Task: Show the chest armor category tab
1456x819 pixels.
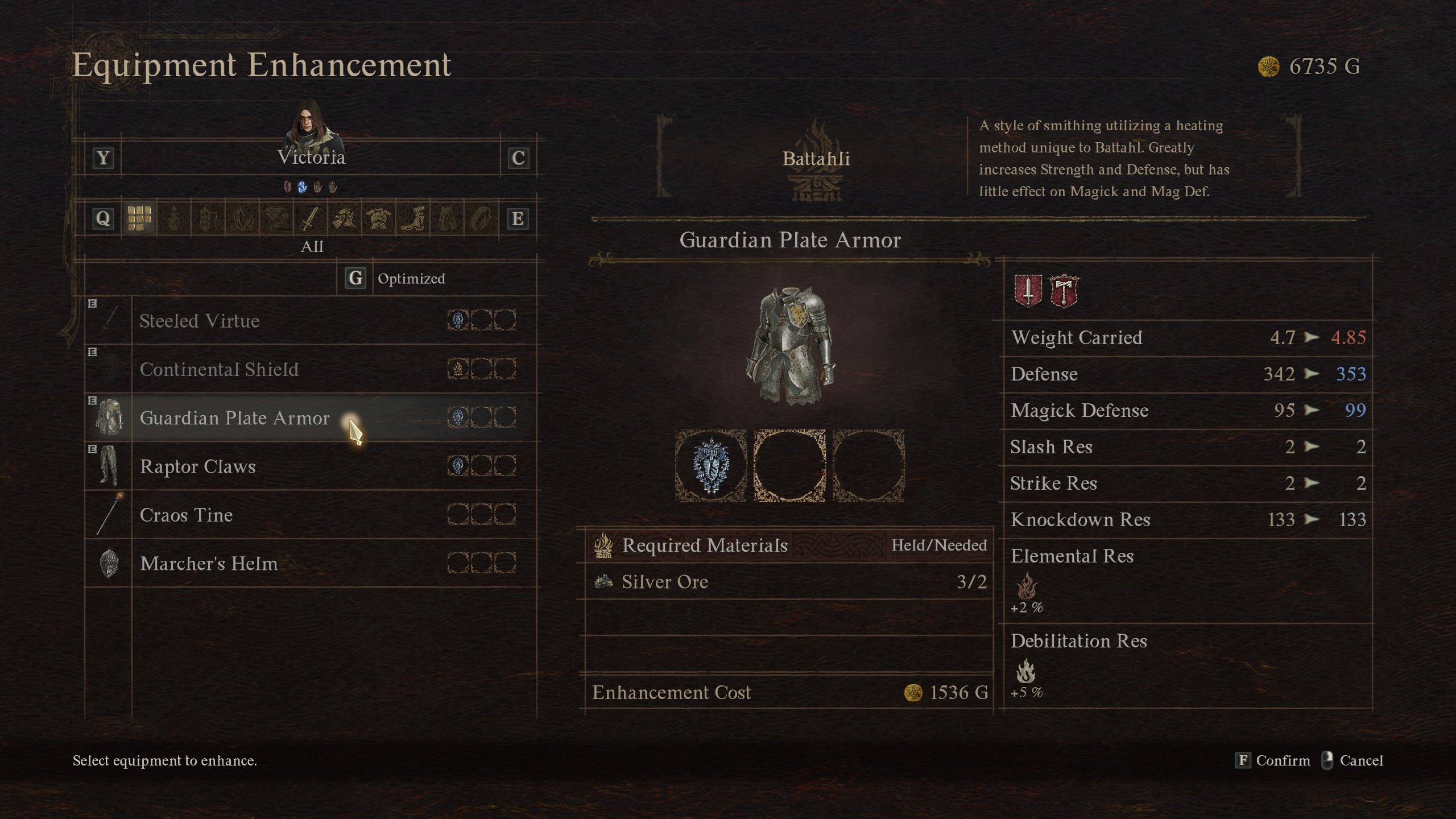Action: pos(378,218)
